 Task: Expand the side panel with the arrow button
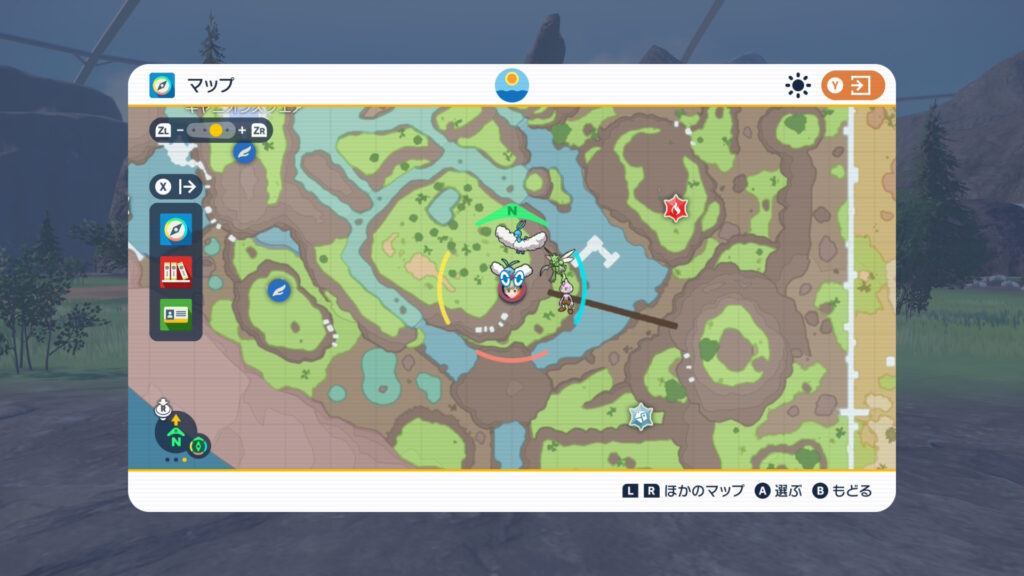point(177,187)
